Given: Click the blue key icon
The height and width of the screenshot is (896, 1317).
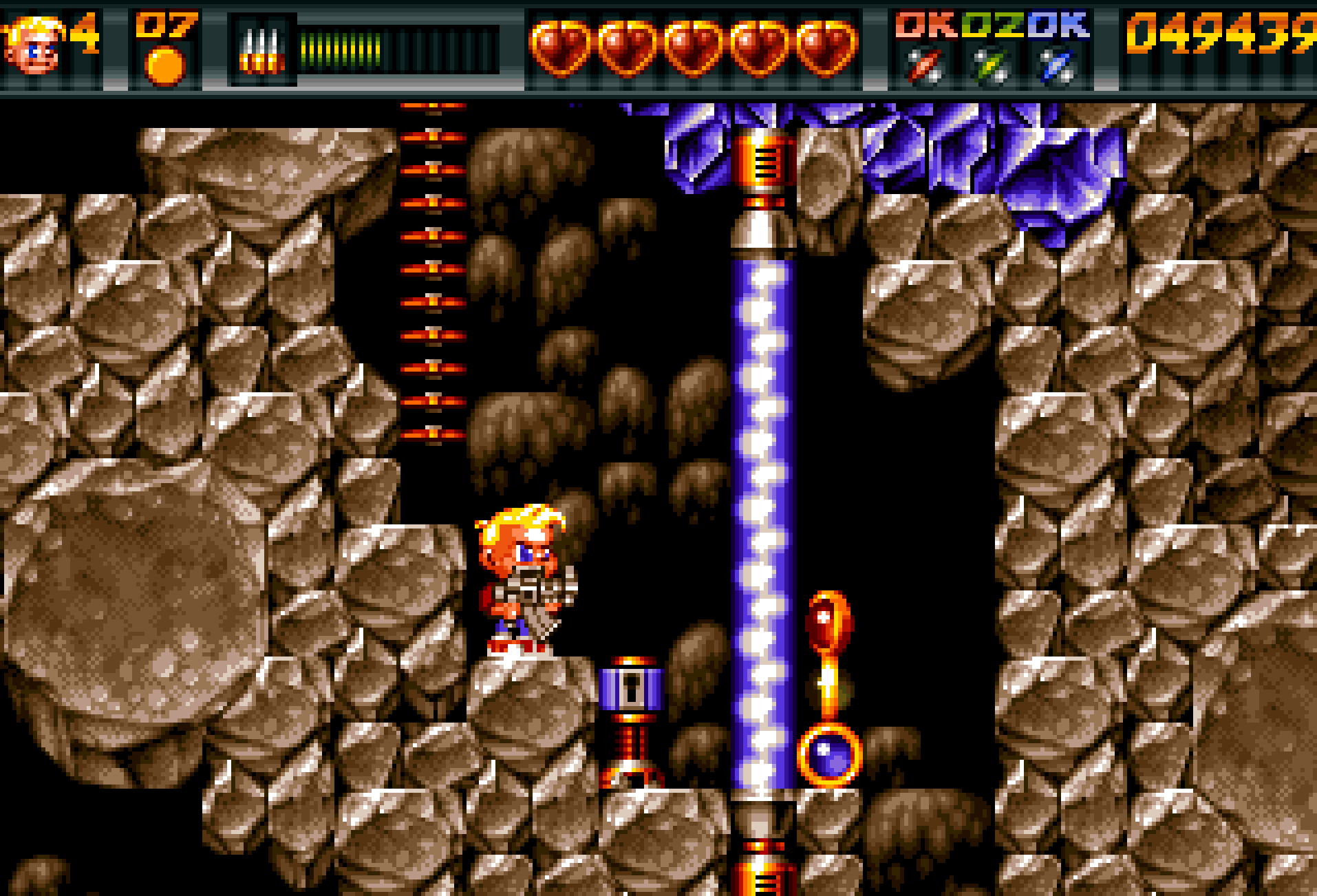Looking at the screenshot, I should click(x=1057, y=67).
